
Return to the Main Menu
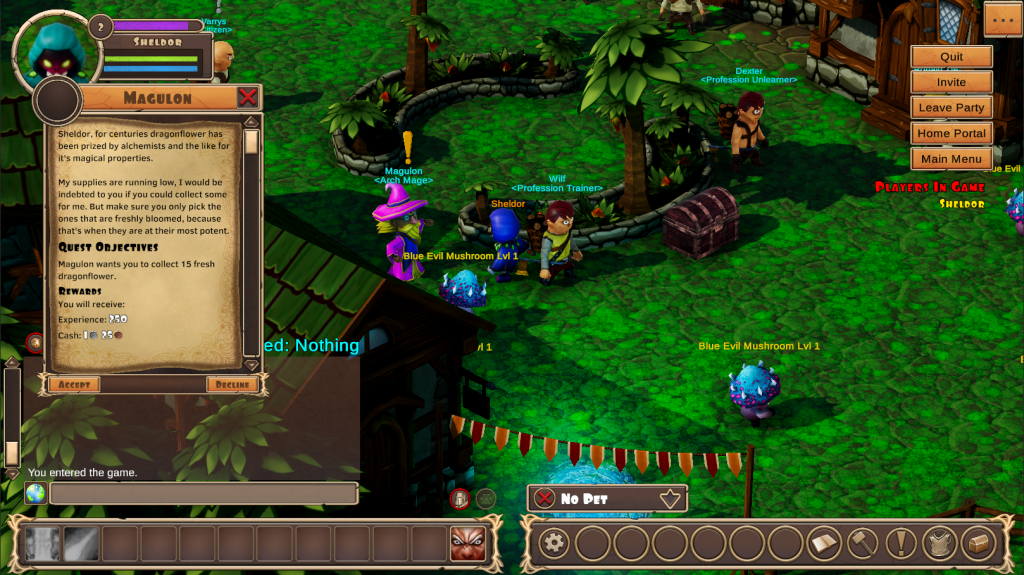tap(951, 159)
